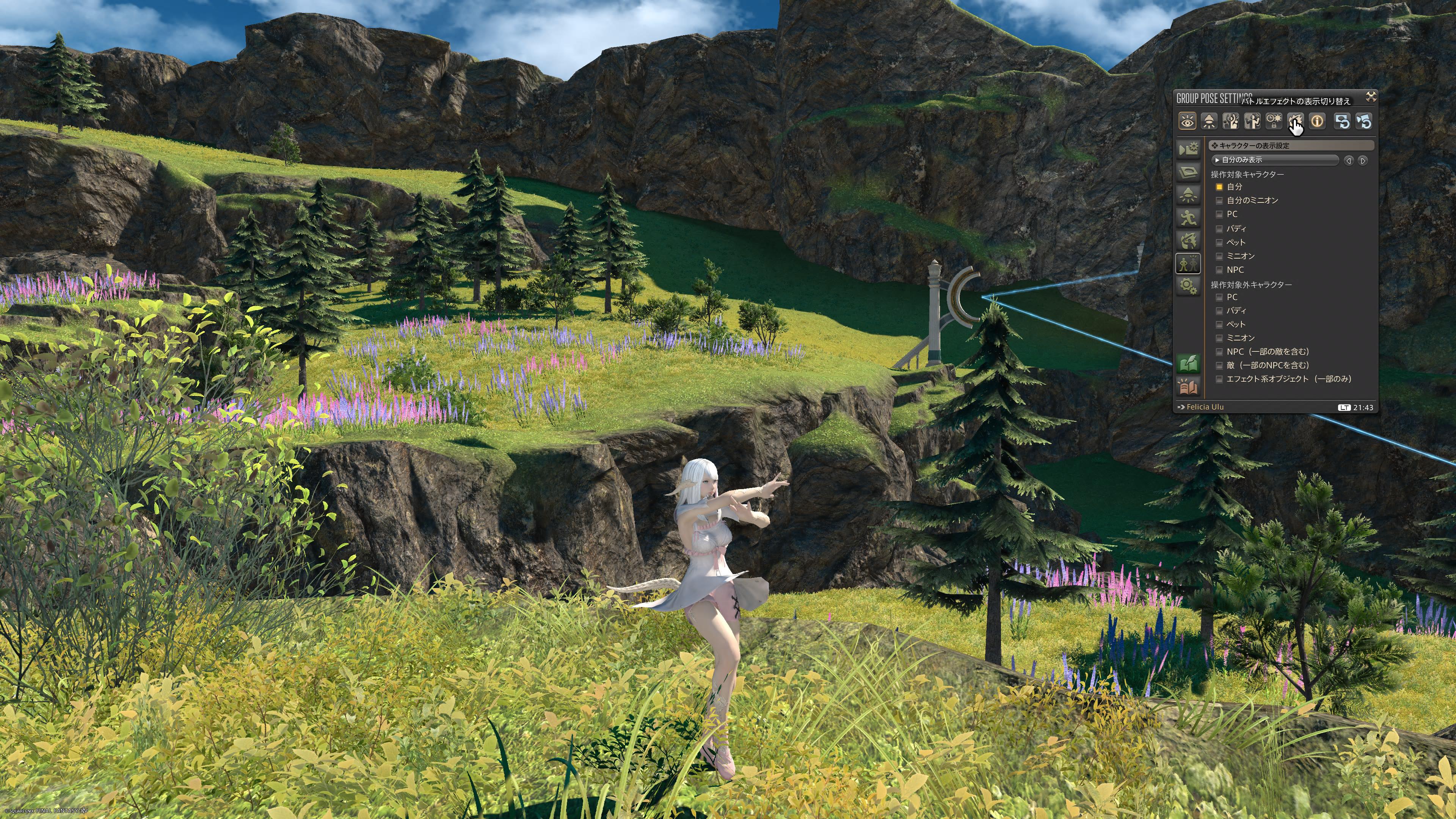
Task: Toggle the clock and sun lock icon
Action: 1274,121
